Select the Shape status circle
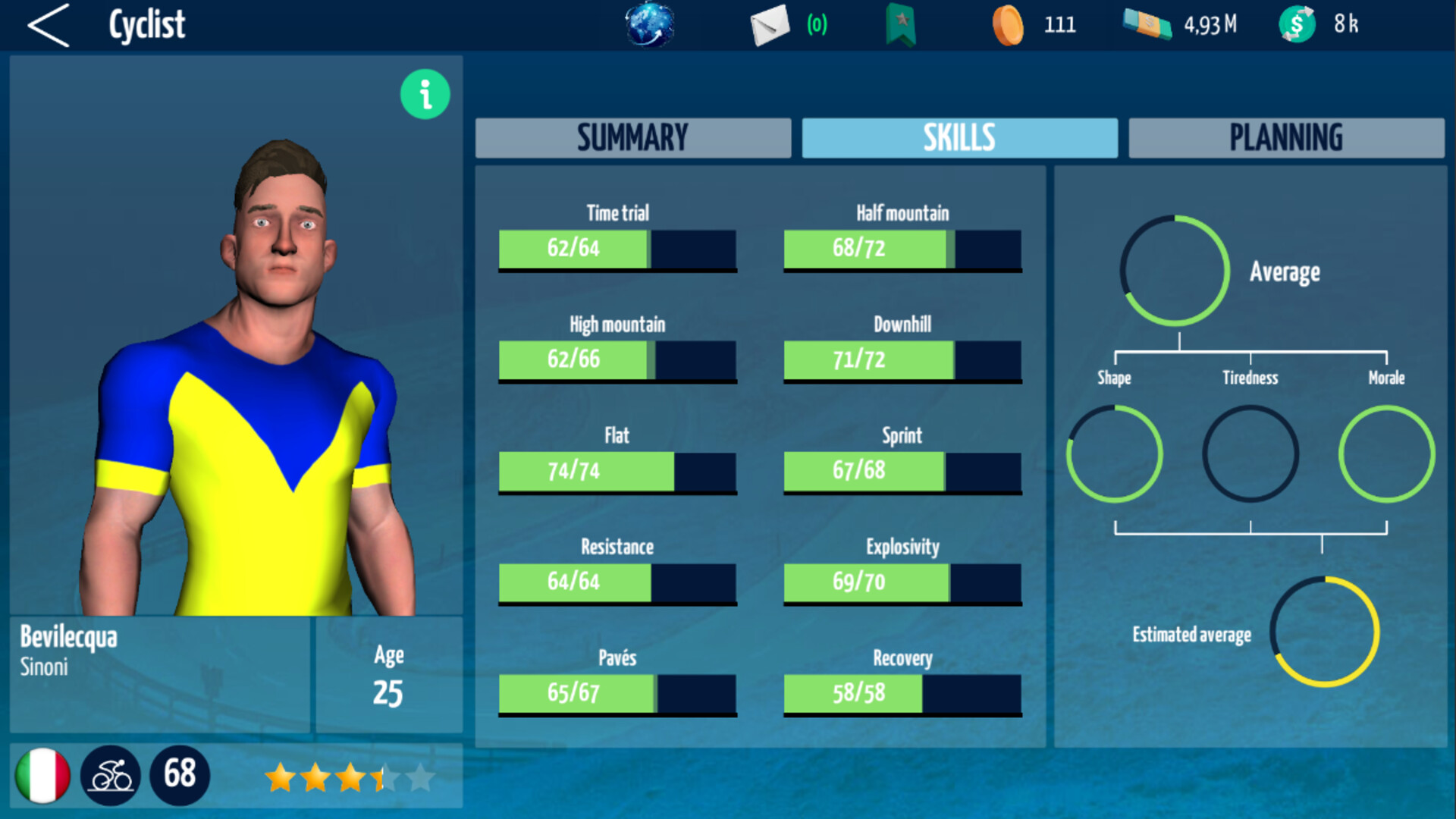This screenshot has height=819, width=1456. pyautogui.click(x=1114, y=455)
